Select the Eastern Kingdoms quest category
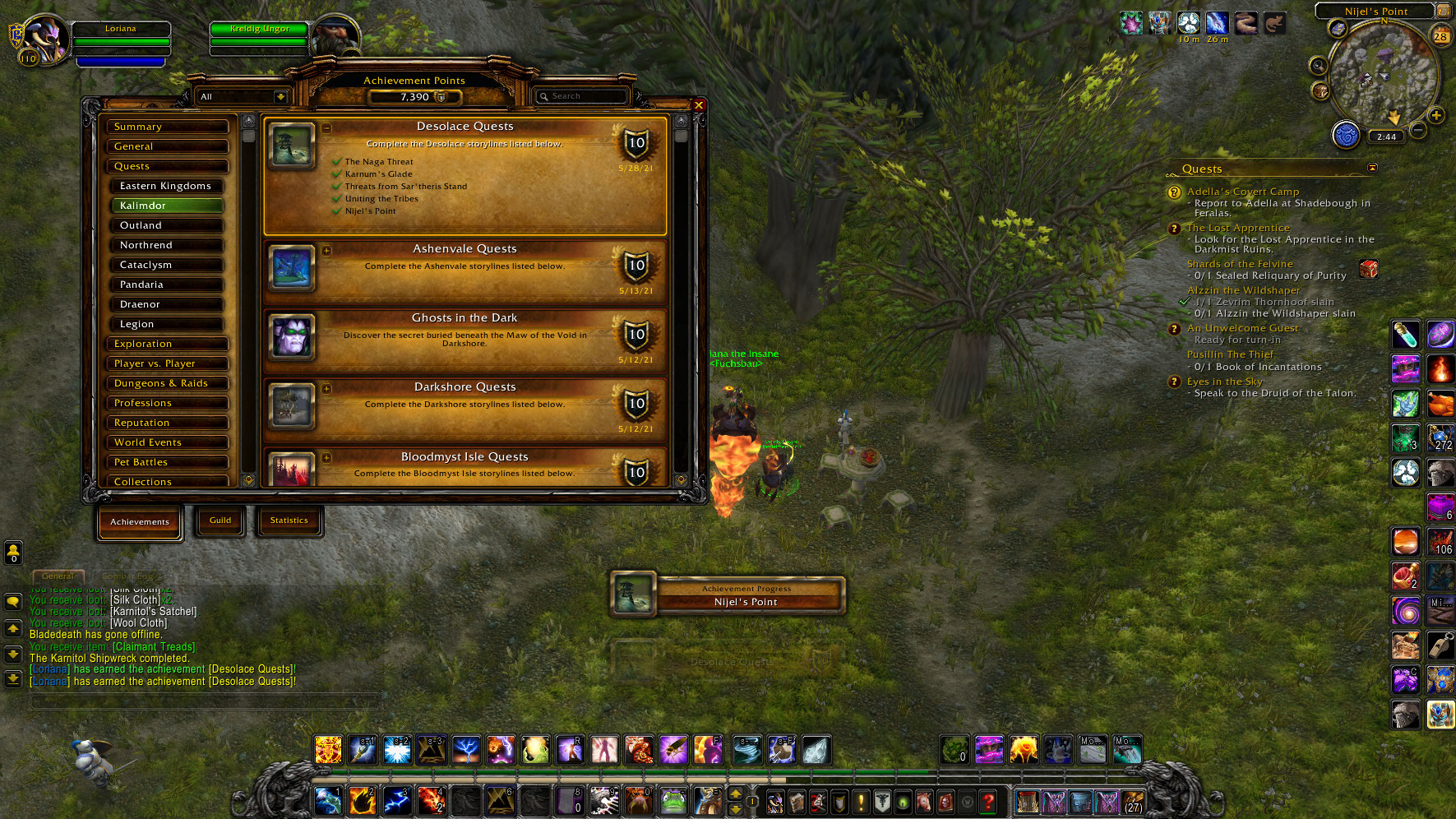1456x819 pixels. (x=167, y=186)
